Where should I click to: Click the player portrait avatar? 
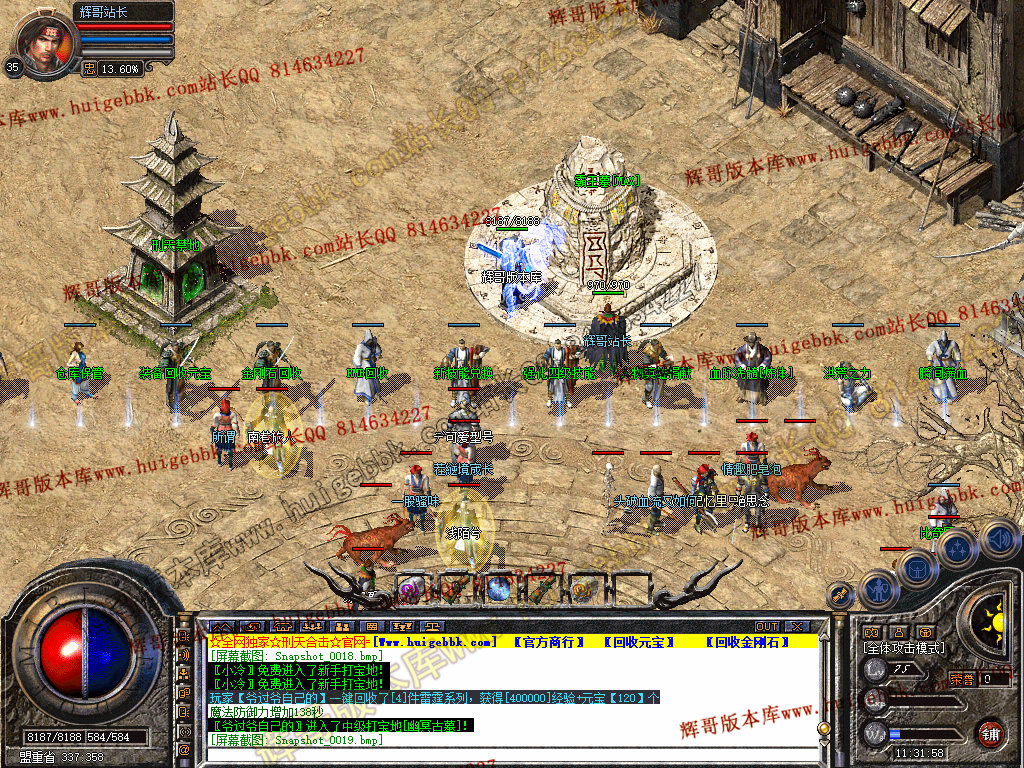pyautogui.click(x=47, y=45)
